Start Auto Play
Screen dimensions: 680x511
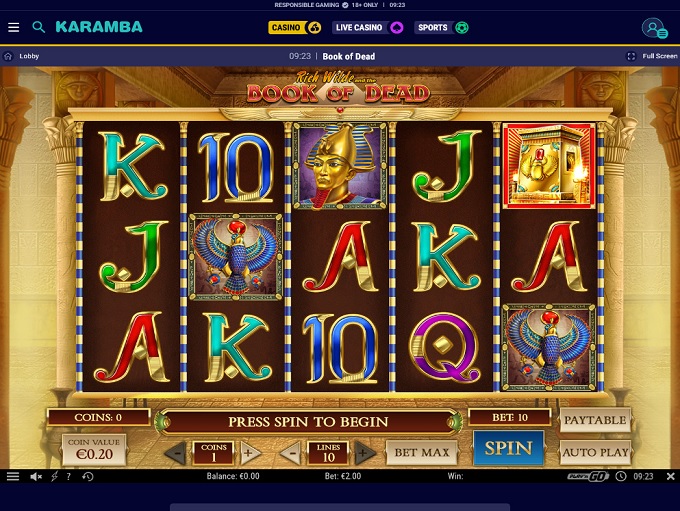(595, 452)
